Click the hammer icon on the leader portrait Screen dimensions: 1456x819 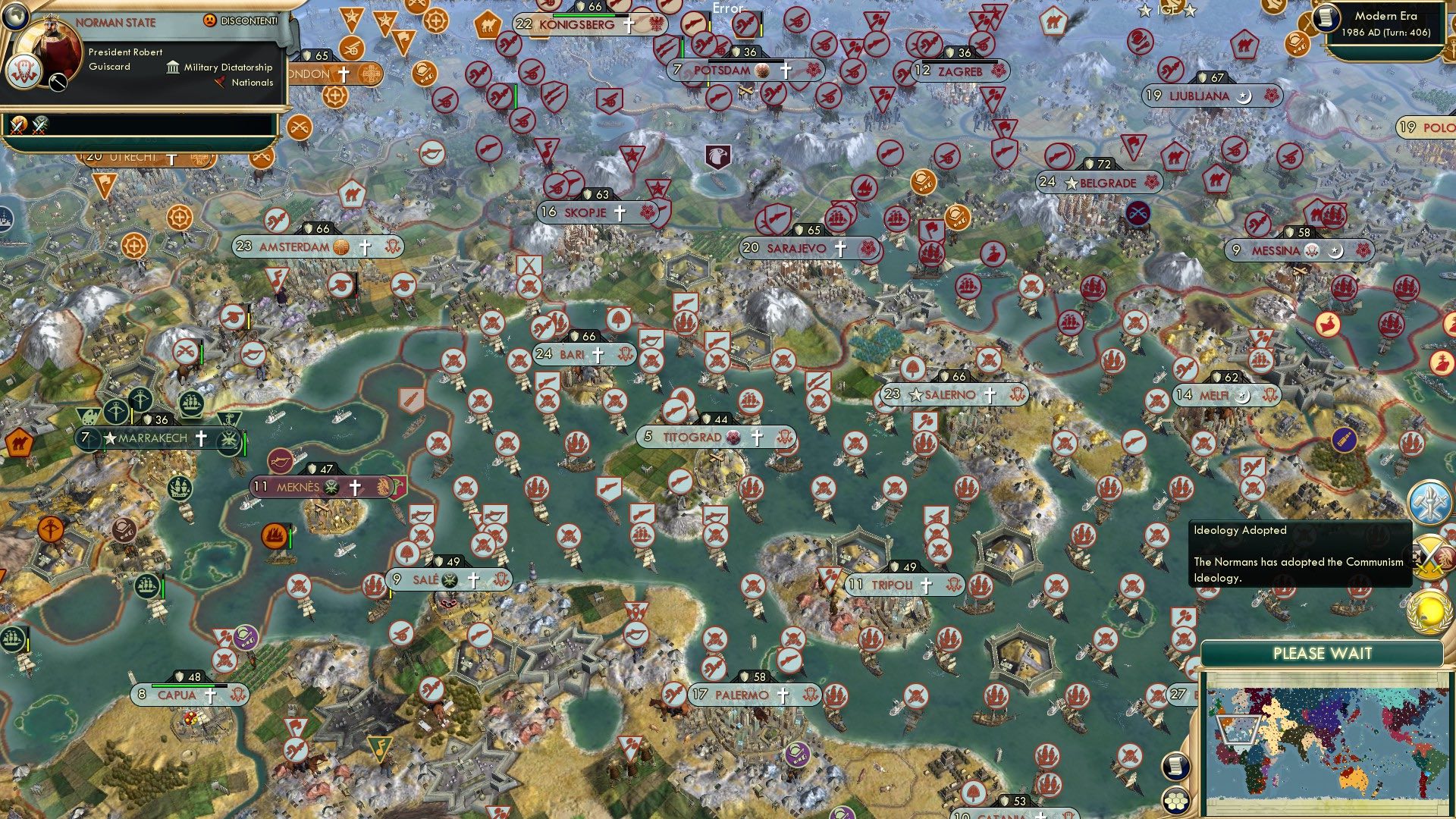click(58, 83)
